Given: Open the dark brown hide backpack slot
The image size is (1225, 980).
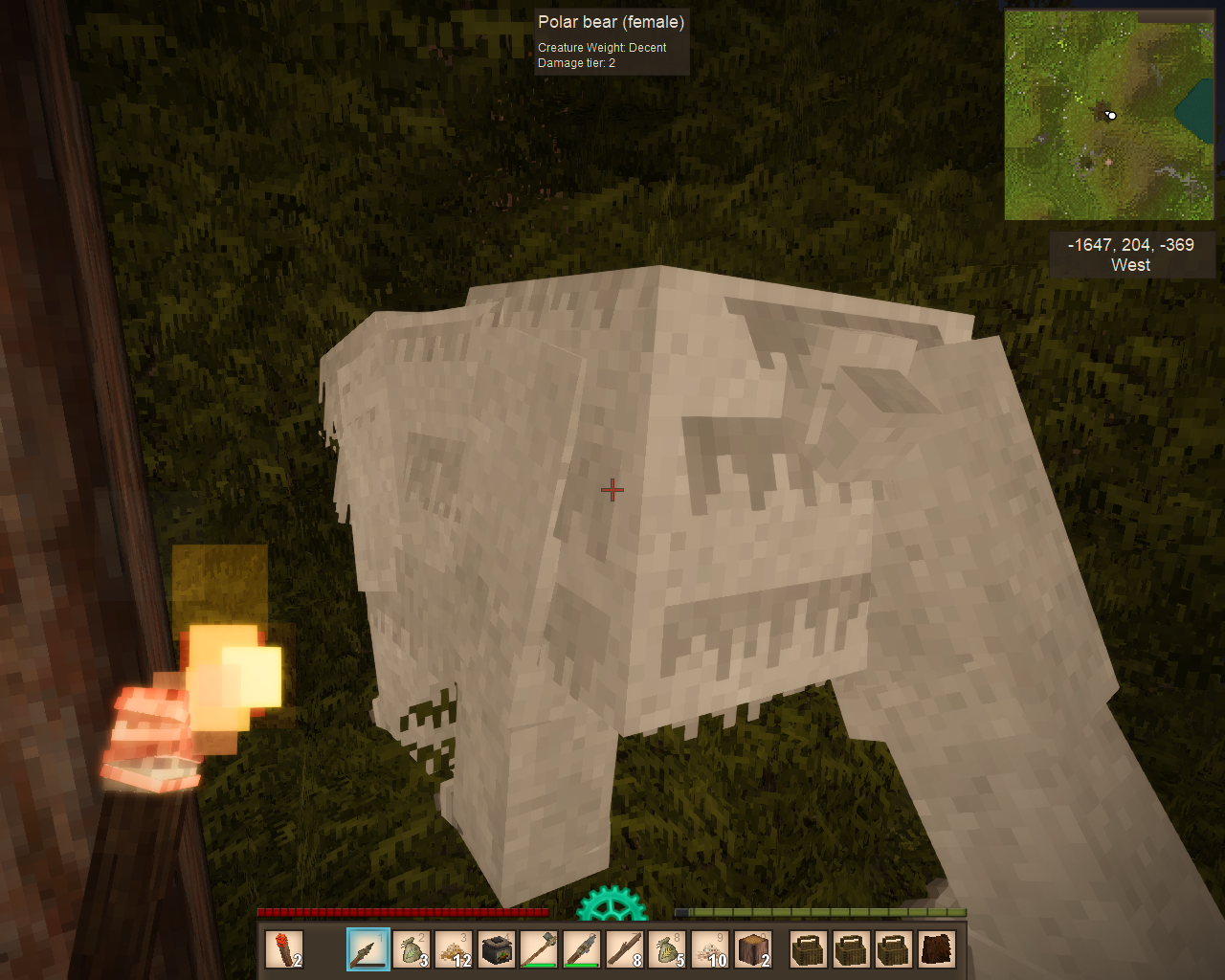Looking at the screenshot, I should coord(937,949).
